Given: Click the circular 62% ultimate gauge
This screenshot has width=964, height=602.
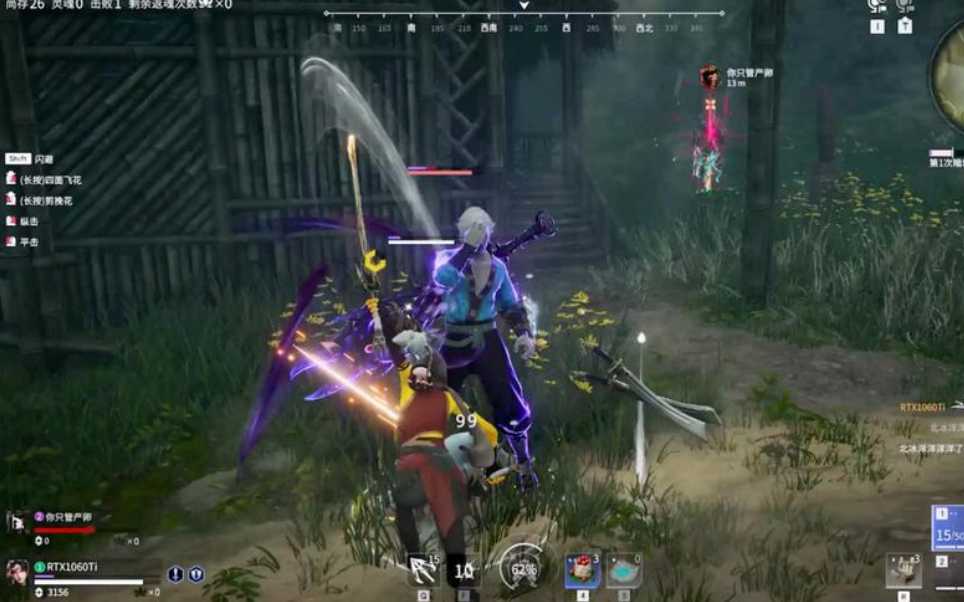Looking at the screenshot, I should [x=520, y=568].
